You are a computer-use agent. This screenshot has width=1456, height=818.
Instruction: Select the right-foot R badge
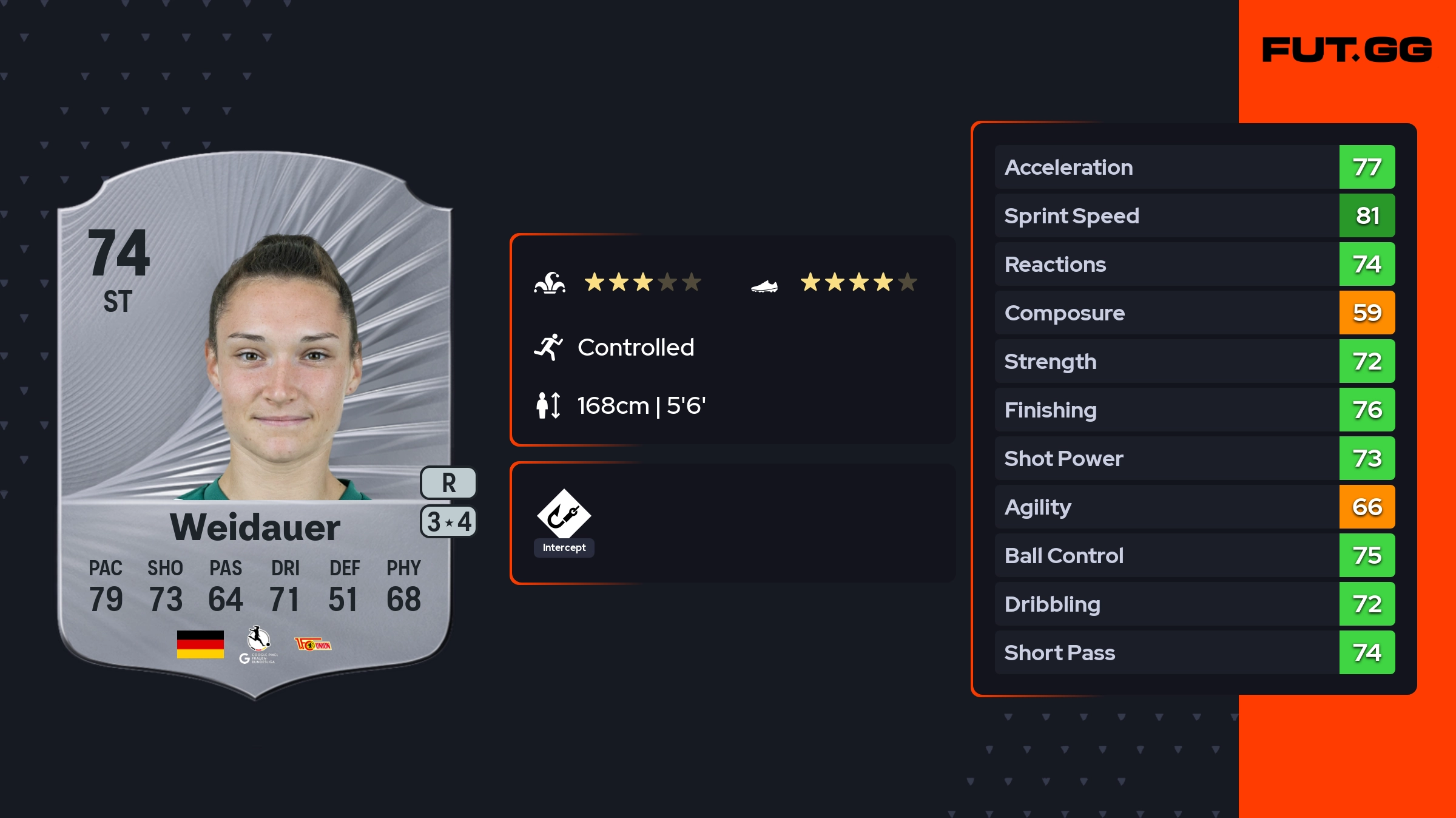point(448,483)
